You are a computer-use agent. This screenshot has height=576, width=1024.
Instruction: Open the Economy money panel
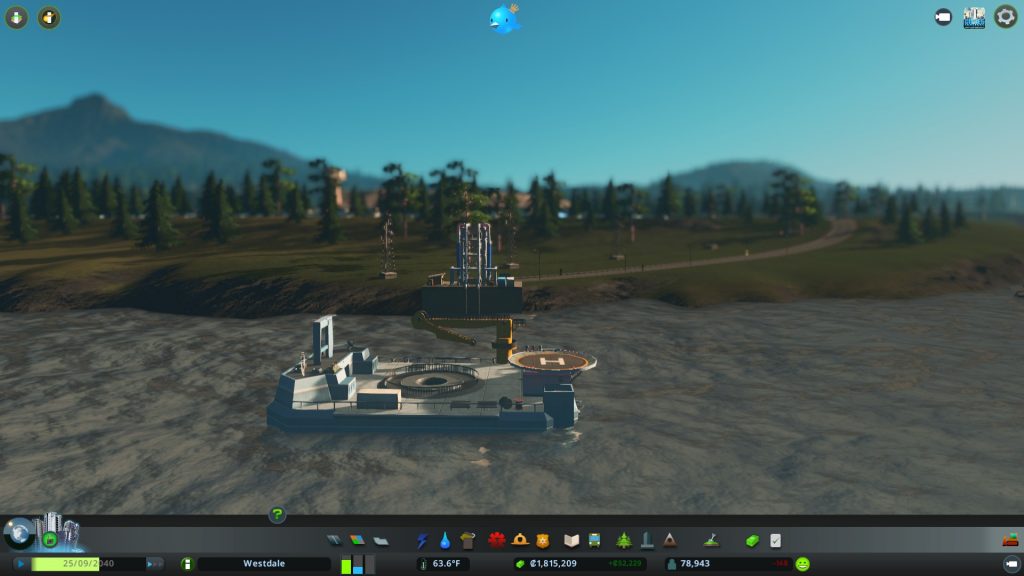[x=752, y=541]
